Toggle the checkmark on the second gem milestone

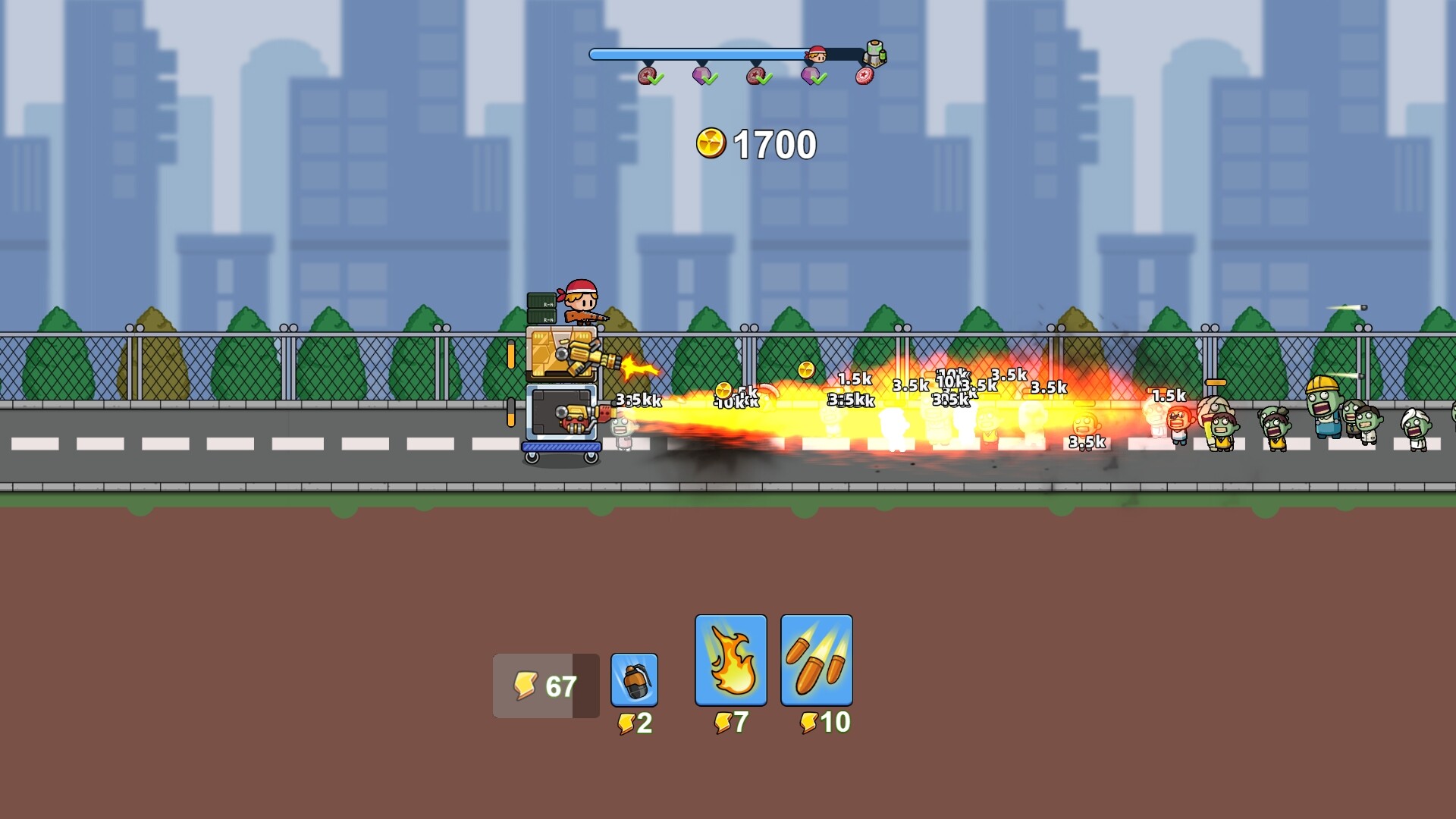tap(709, 79)
